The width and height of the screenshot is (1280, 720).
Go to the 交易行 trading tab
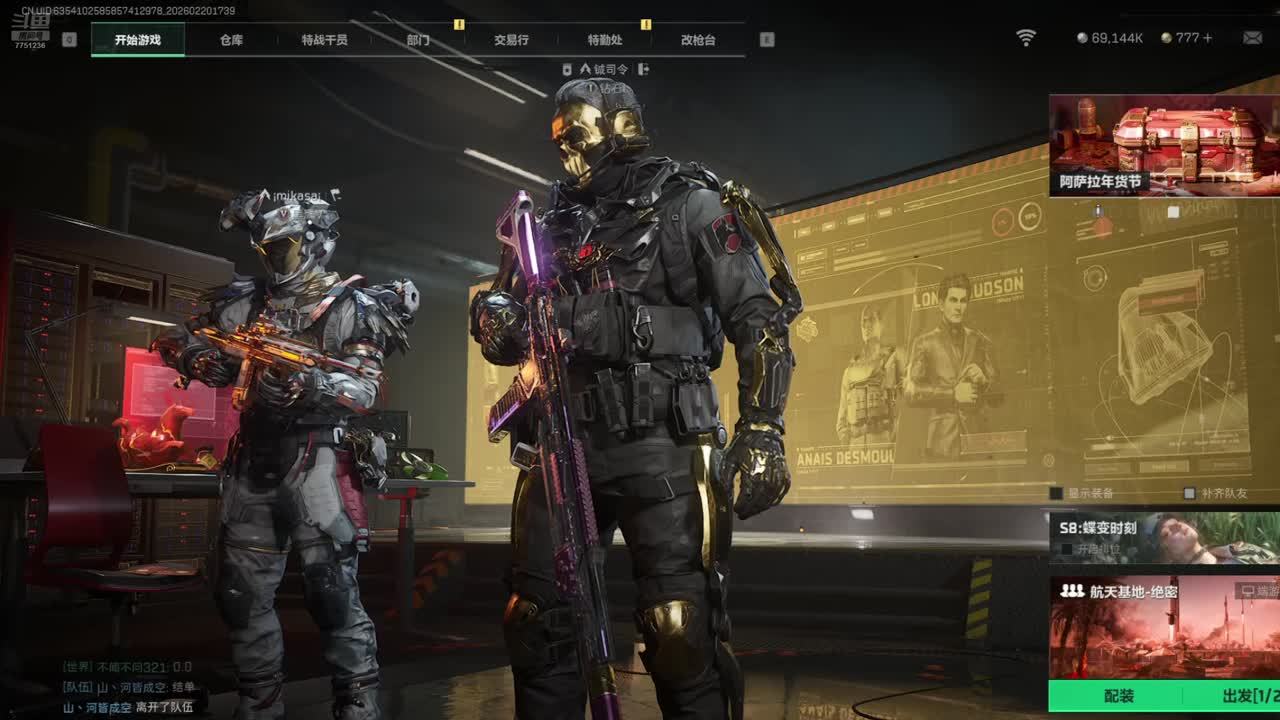click(511, 40)
